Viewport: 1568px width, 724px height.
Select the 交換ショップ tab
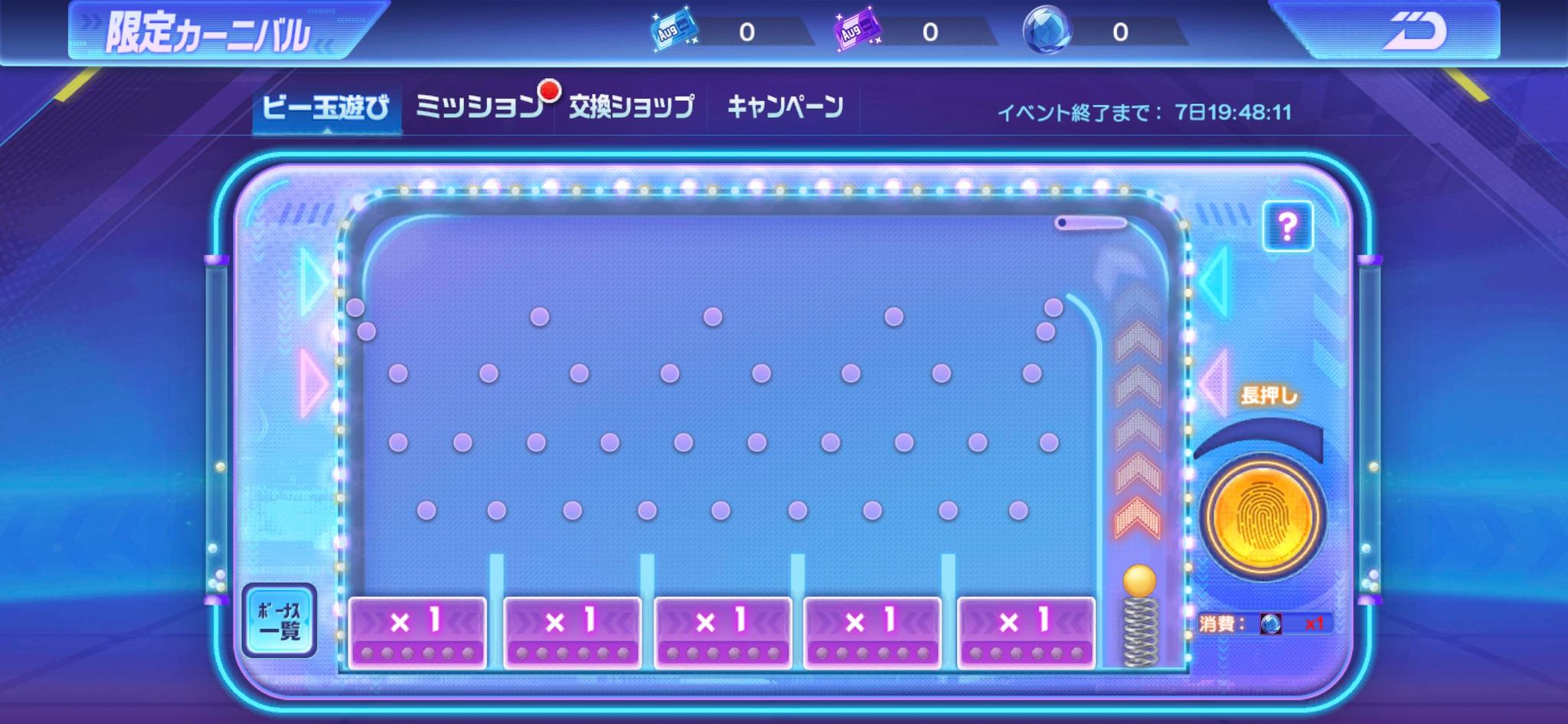click(x=632, y=107)
